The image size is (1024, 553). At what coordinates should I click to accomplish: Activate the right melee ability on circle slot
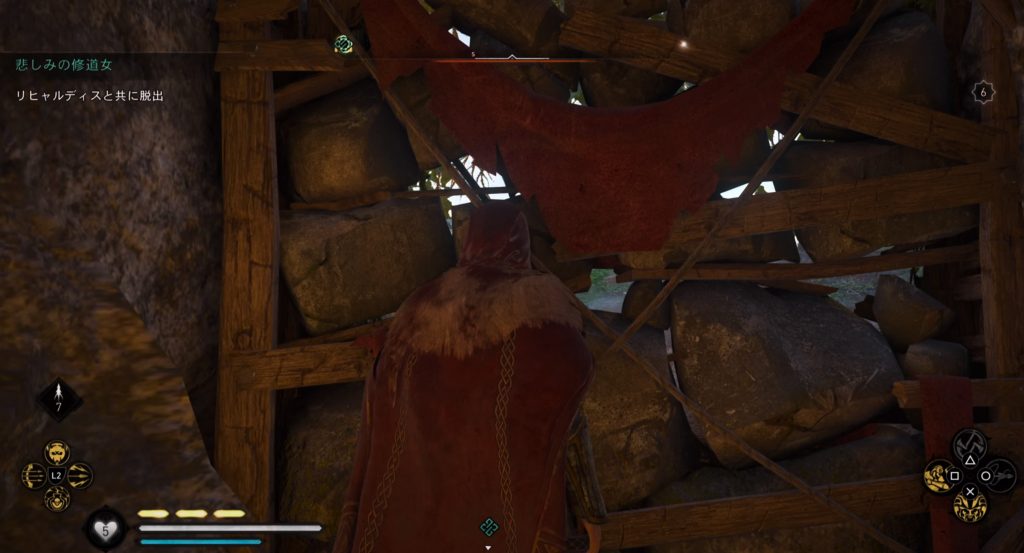(x=996, y=475)
